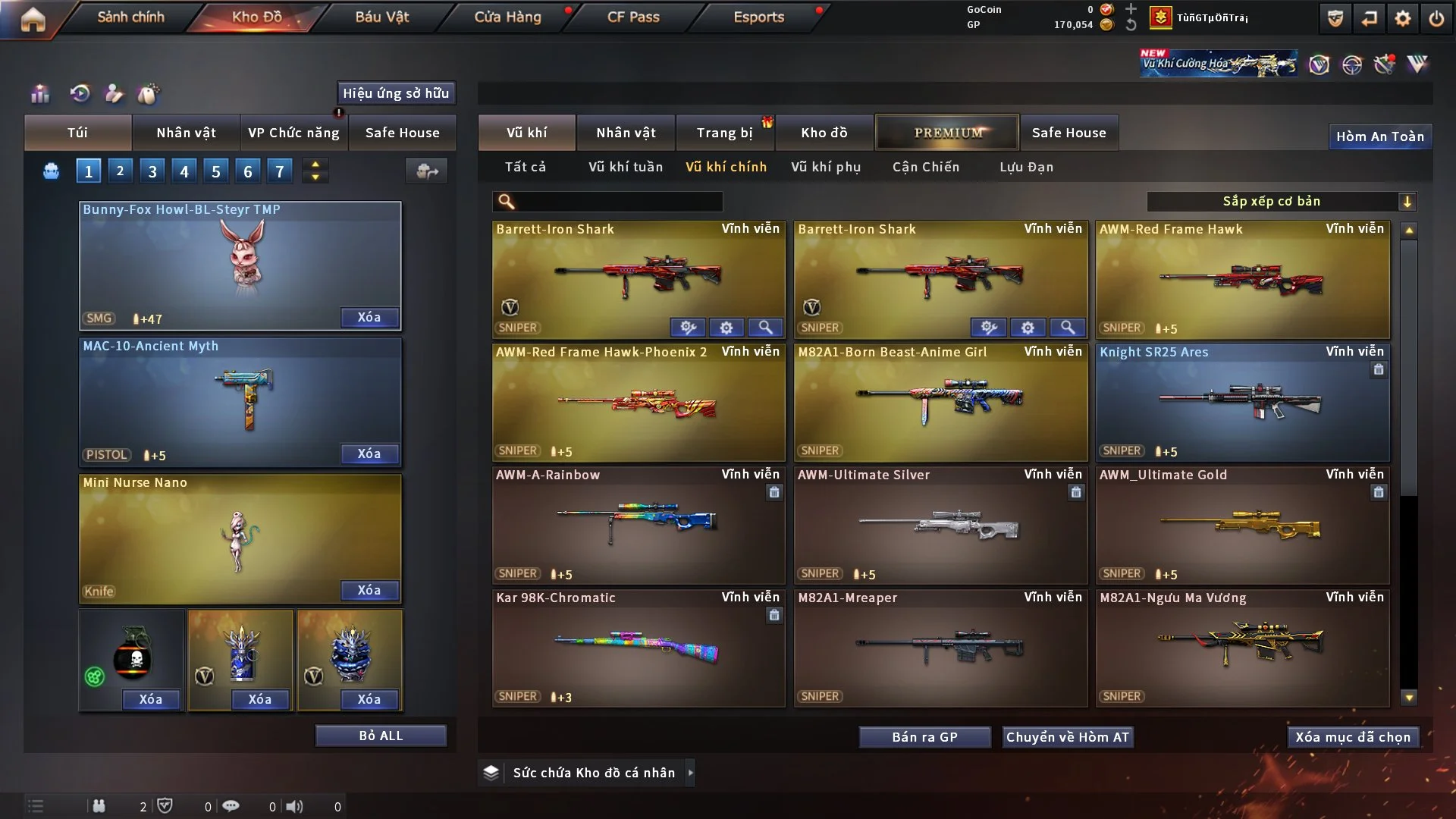1456x819 pixels.
Task: Sell selected item with Bán ra GP
Action: coord(924,737)
